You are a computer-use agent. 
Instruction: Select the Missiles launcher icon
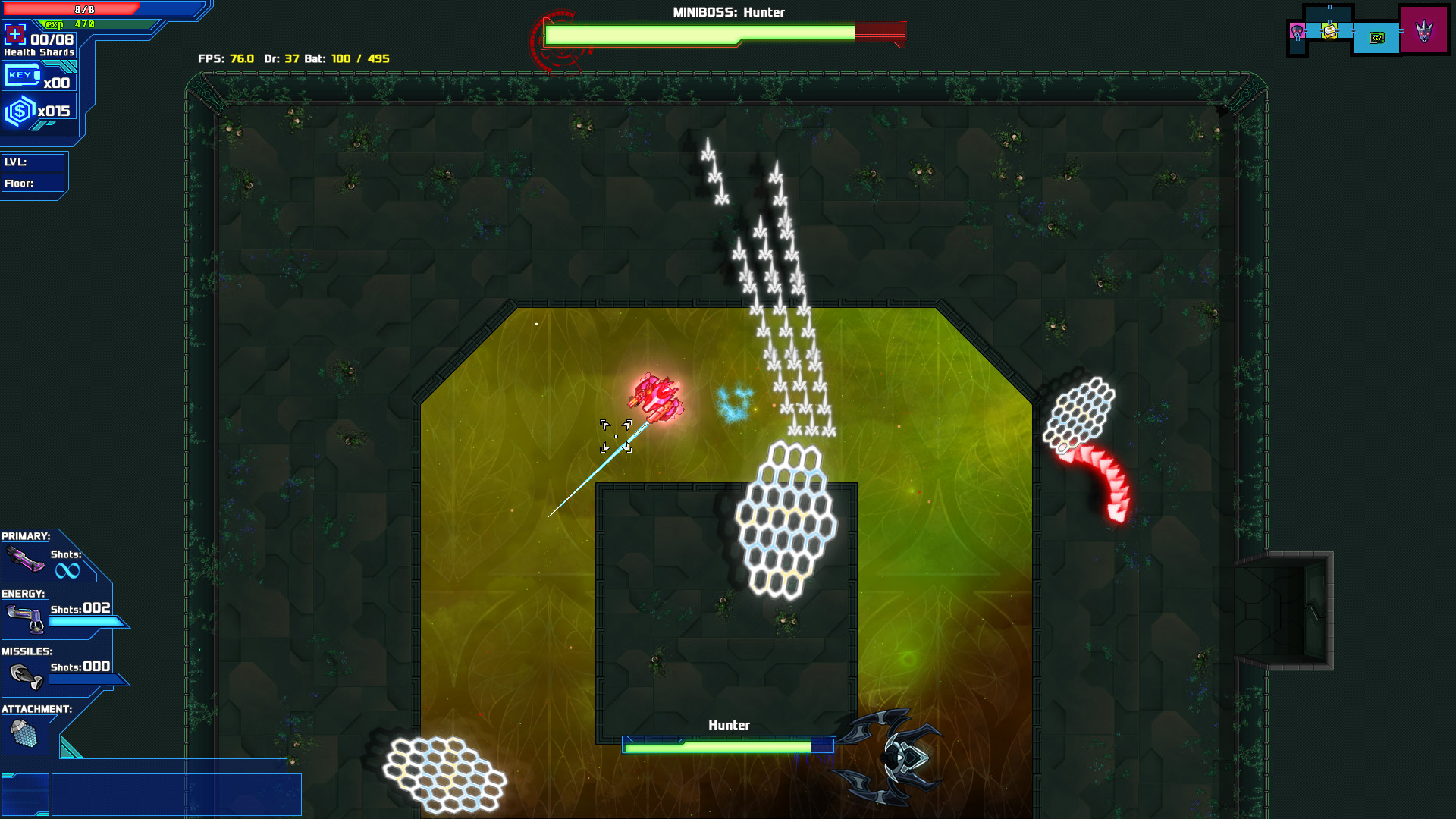pyautogui.click(x=25, y=675)
